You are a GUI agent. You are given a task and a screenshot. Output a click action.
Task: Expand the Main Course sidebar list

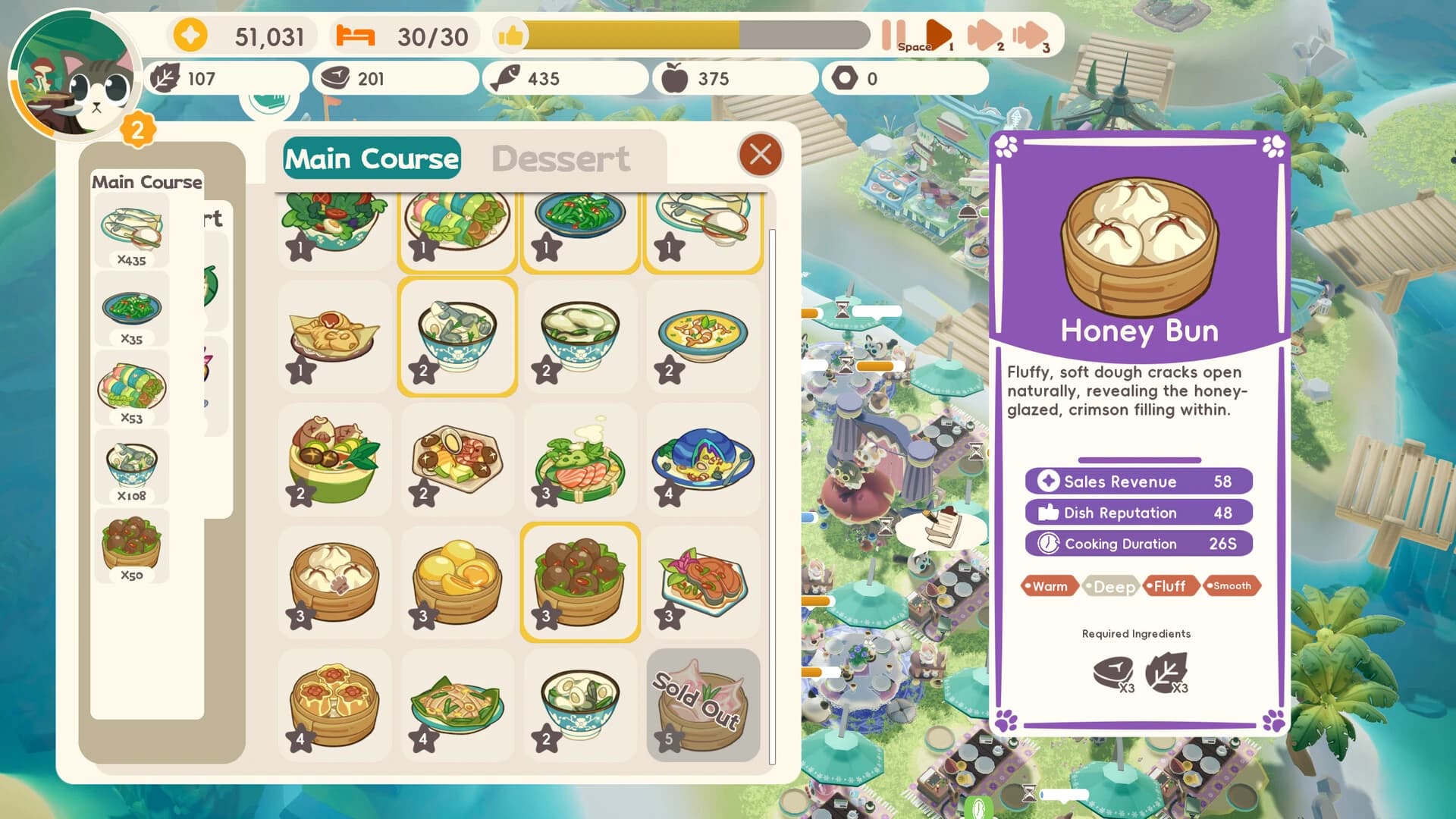(147, 182)
